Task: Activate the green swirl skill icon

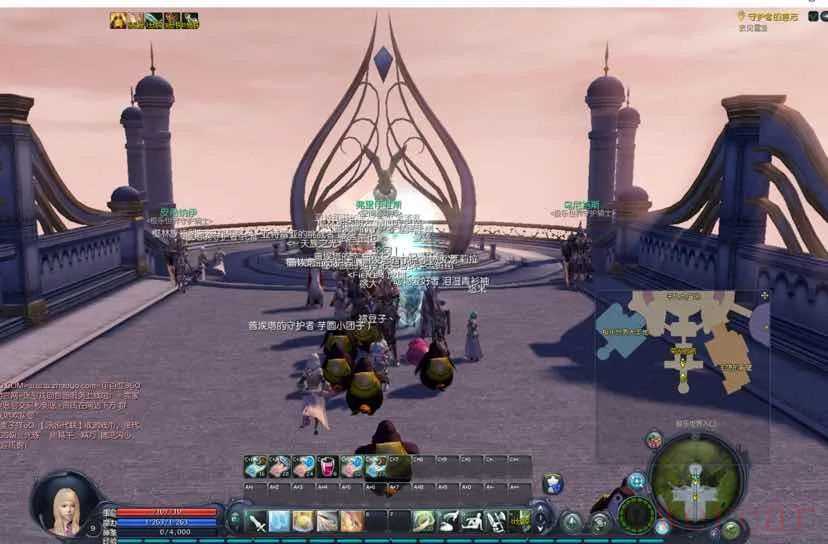Action: click(423, 521)
